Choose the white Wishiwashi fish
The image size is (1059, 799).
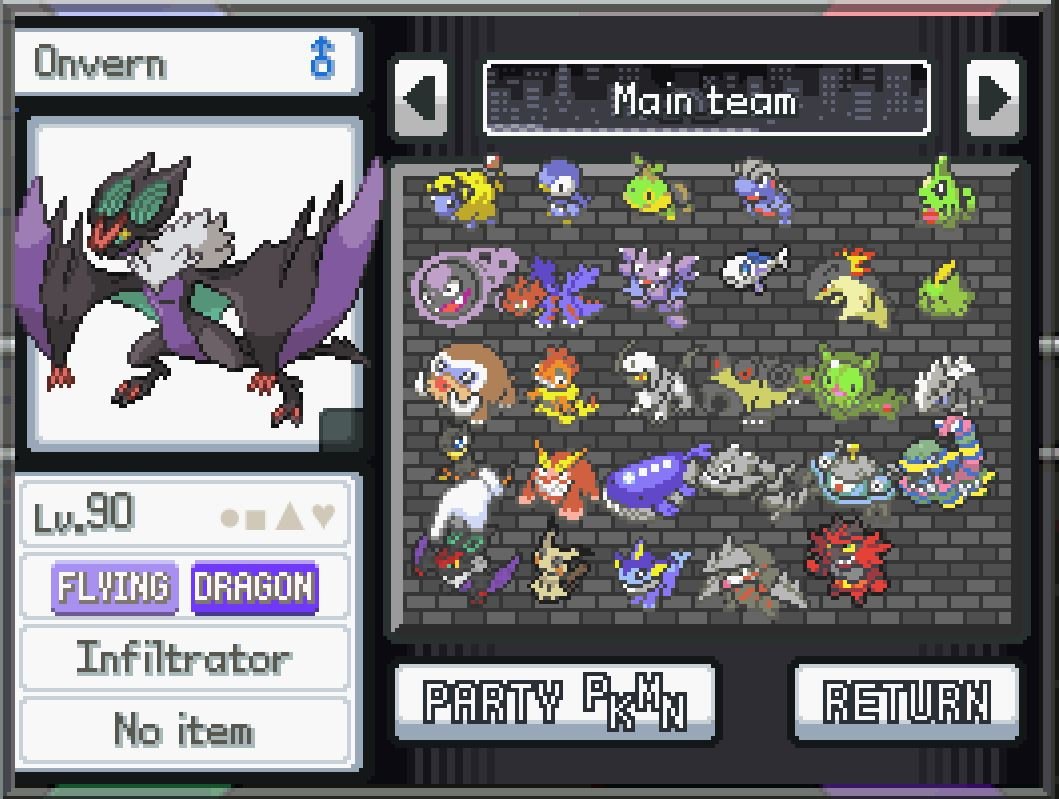coord(753,270)
